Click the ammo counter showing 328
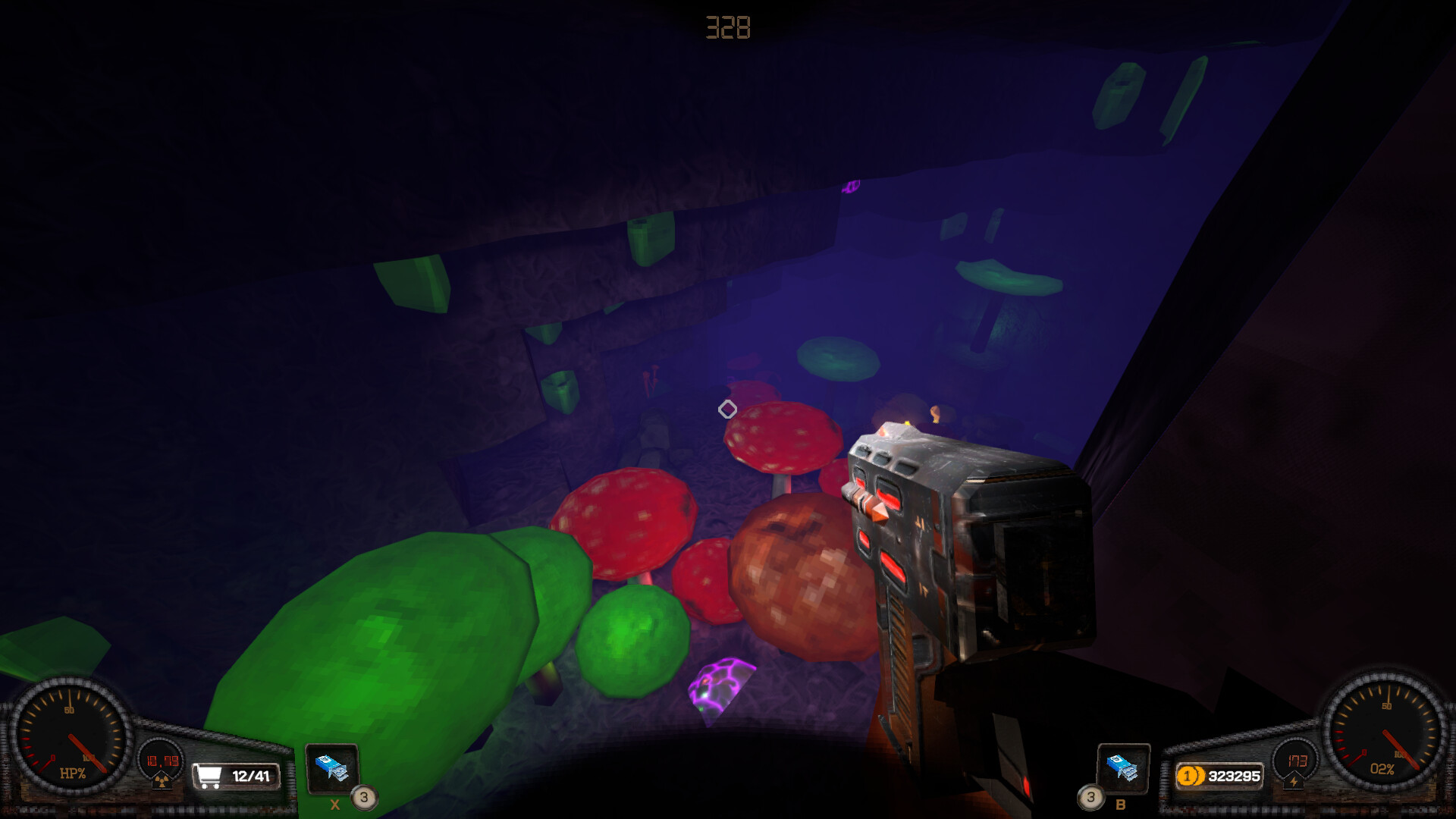Image resolution: width=1456 pixels, height=819 pixels. (727, 27)
